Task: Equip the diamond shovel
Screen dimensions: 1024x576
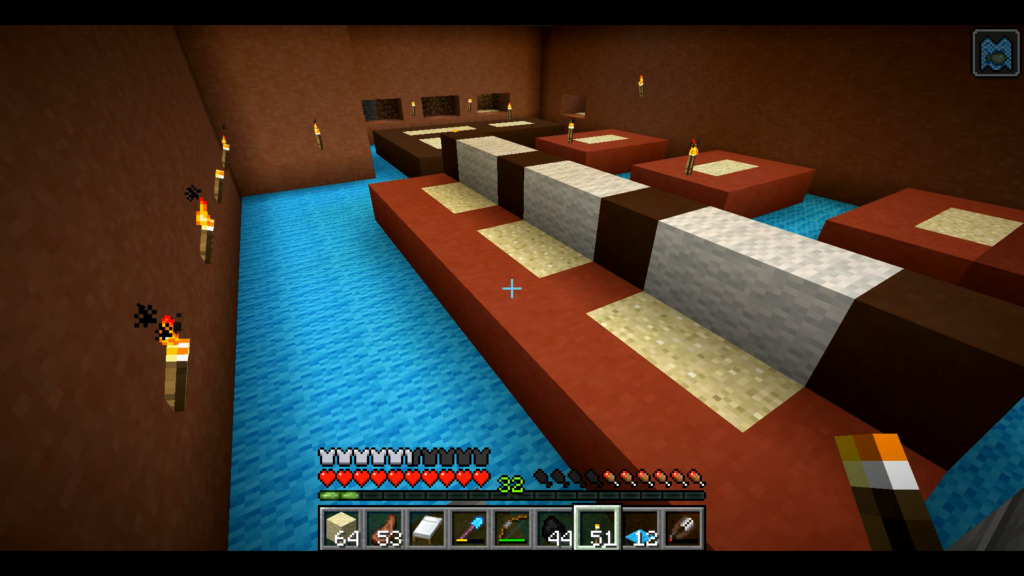Action: pos(469,527)
